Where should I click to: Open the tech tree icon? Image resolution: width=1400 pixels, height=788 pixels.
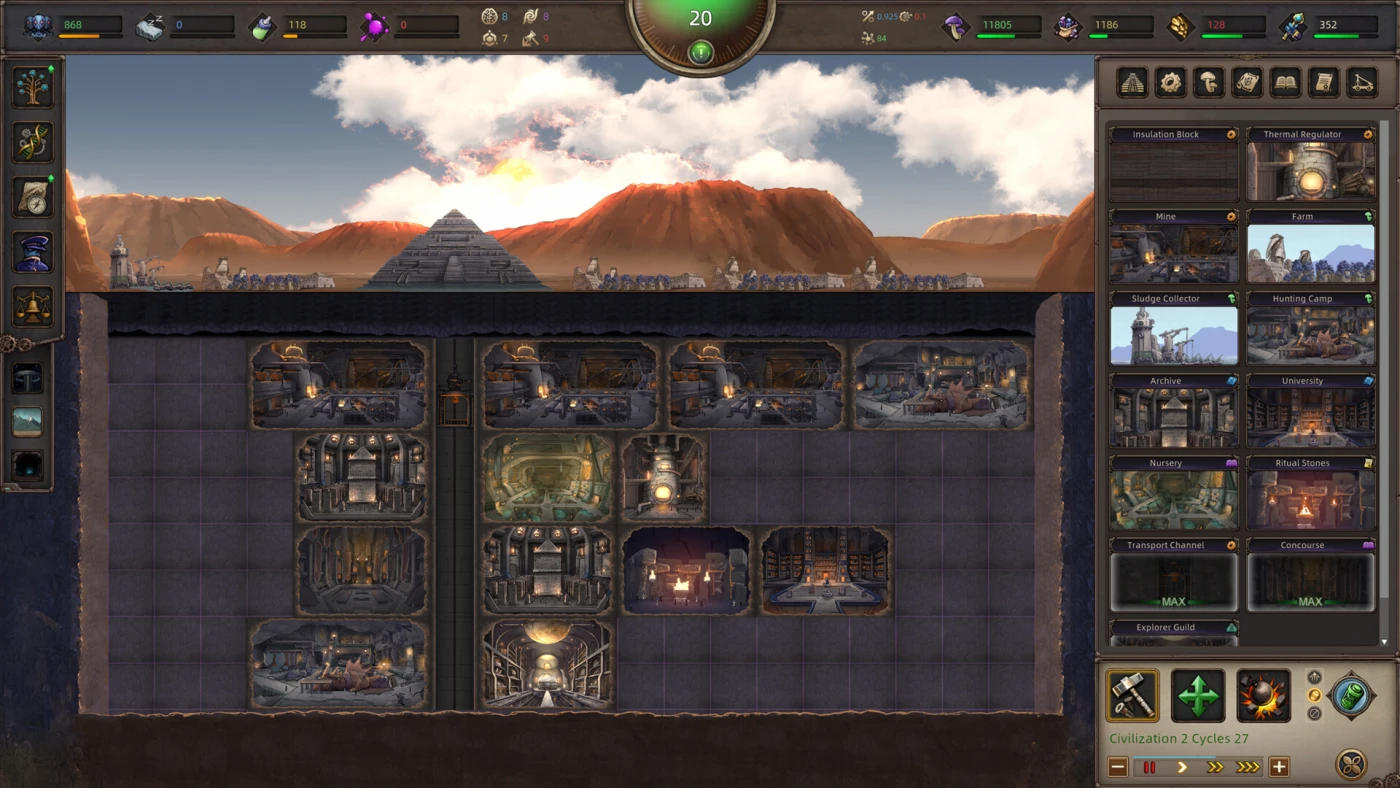click(33, 87)
